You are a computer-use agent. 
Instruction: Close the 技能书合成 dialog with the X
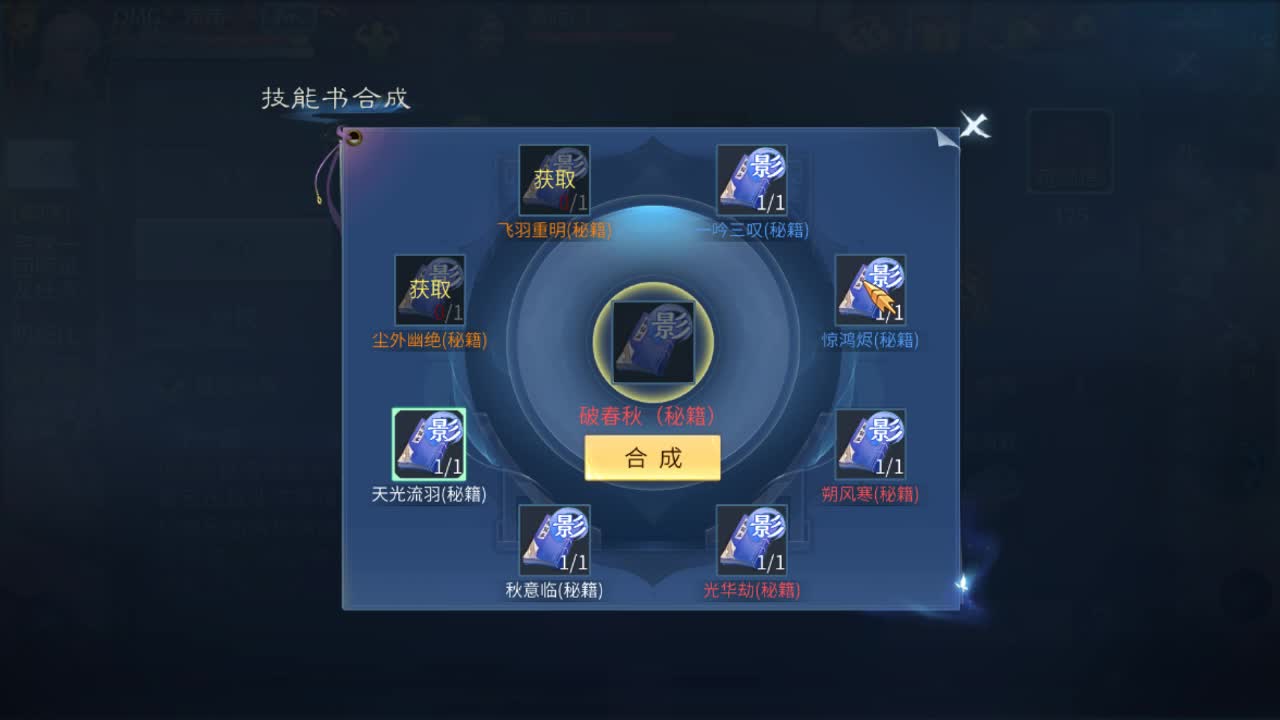click(x=974, y=125)
